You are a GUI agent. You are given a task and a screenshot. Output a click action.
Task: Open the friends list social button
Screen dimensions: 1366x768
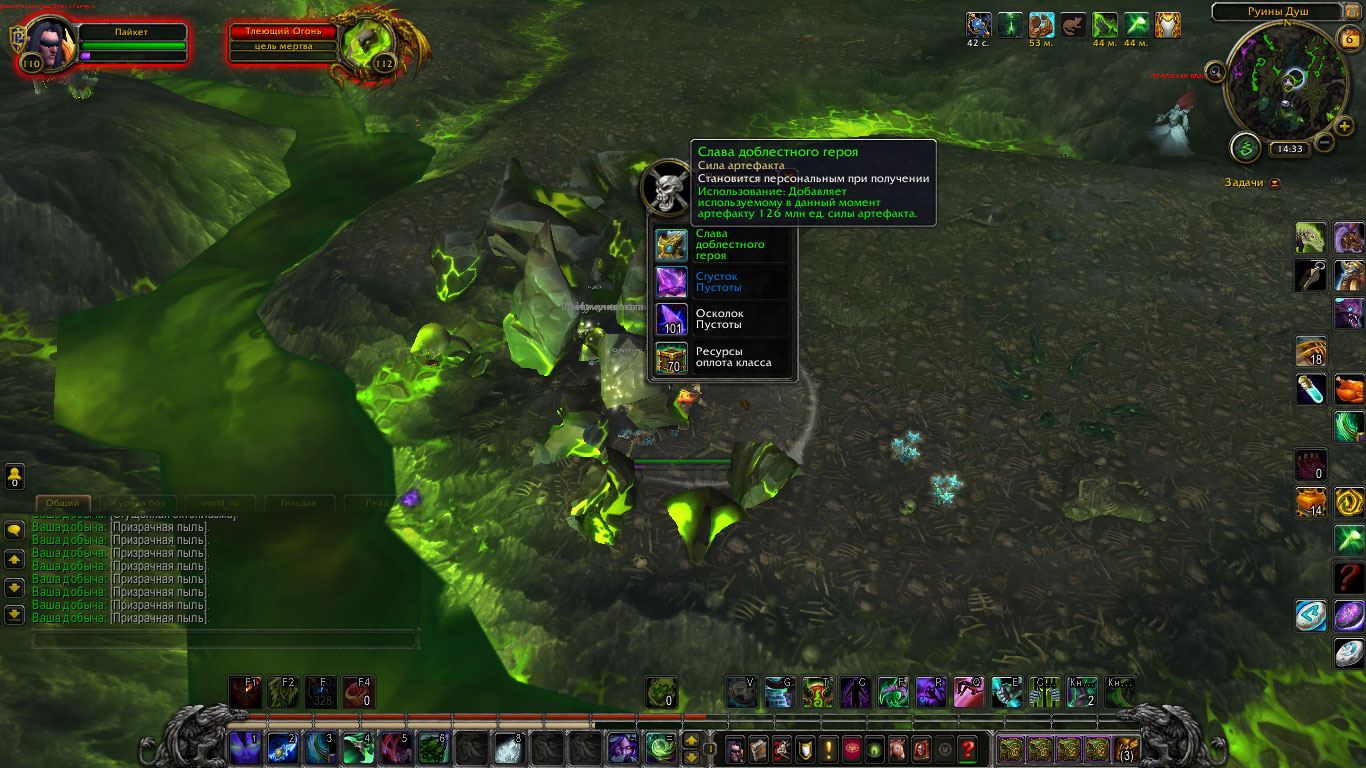(14, 477)
